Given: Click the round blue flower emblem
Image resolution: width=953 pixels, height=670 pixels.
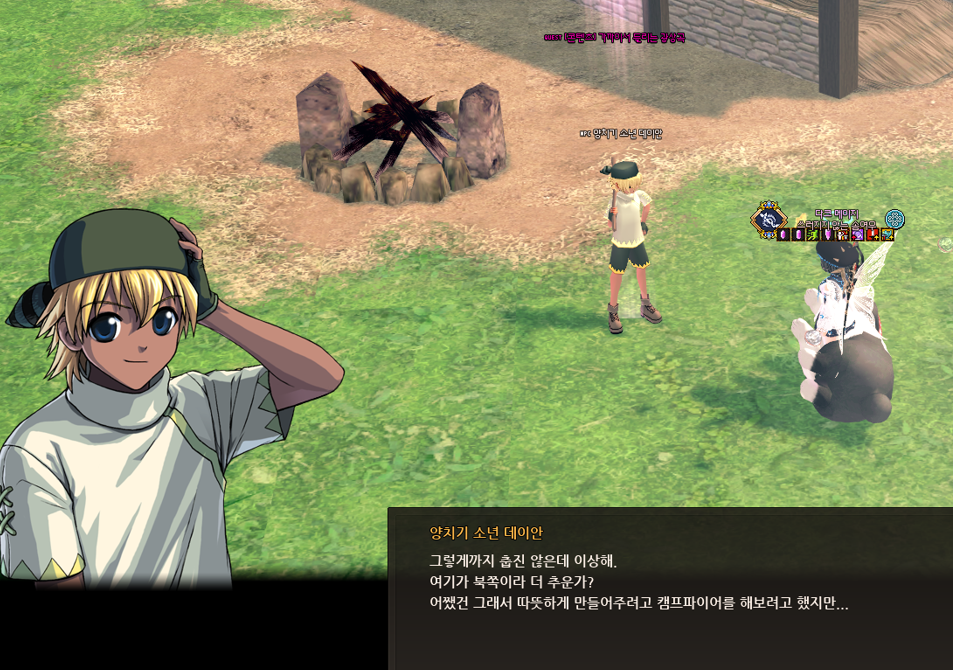Looking at the screenshot, I should tap(894, 219).
